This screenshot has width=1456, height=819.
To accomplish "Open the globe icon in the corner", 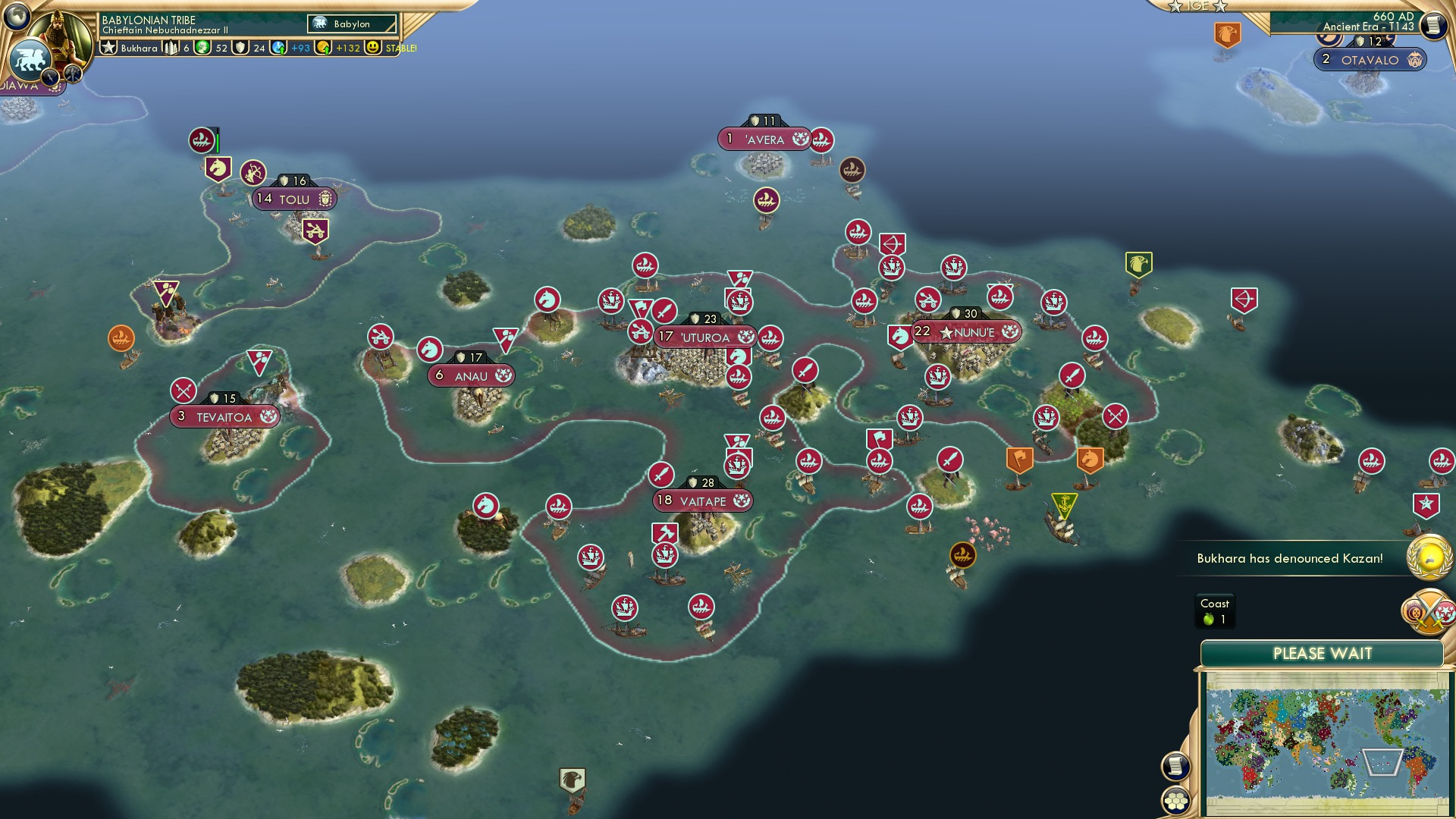I will tap(17, 15).
